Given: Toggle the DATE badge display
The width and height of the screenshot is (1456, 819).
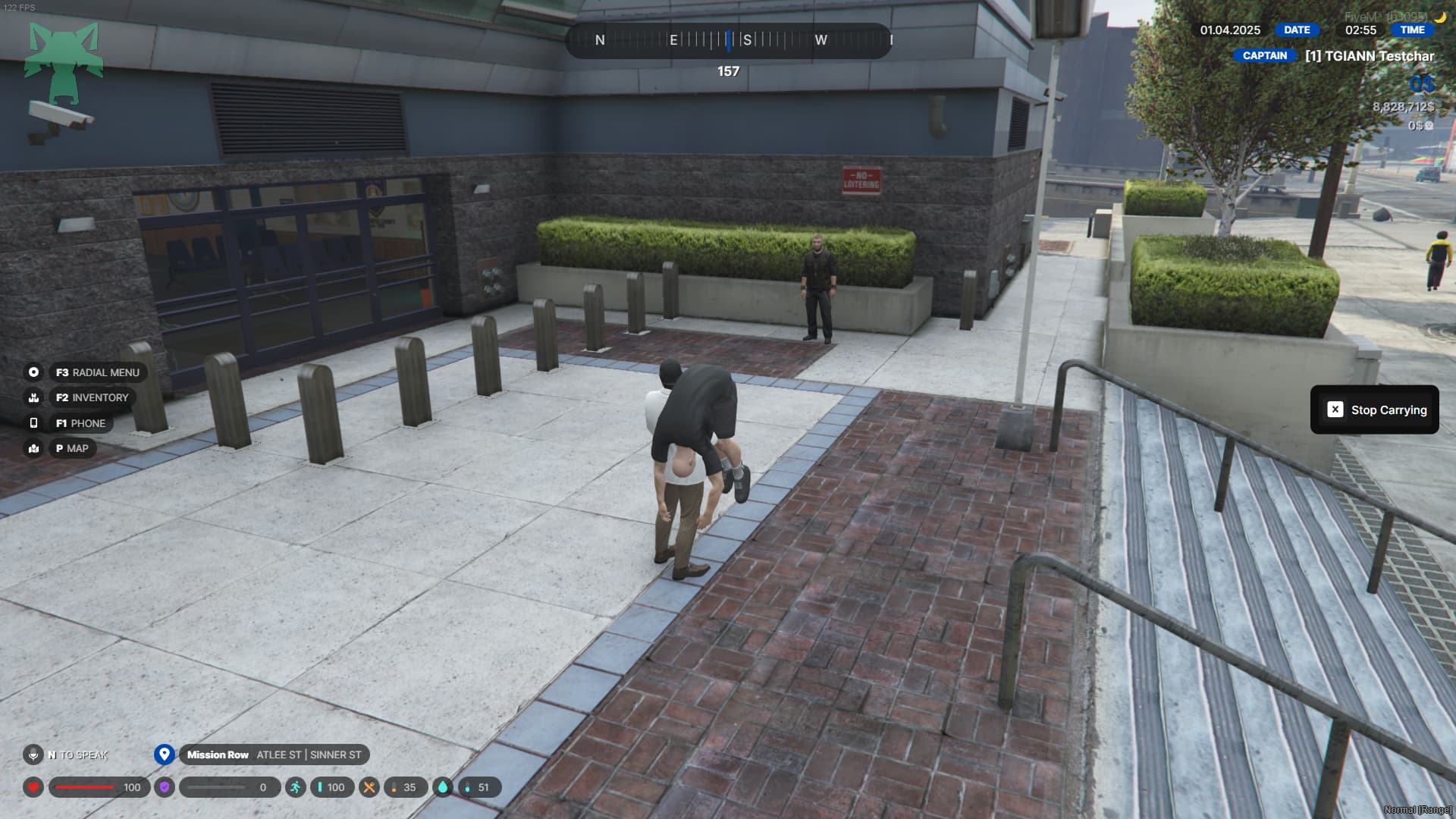Looking at the screenshot, I should click(1297, 30).
